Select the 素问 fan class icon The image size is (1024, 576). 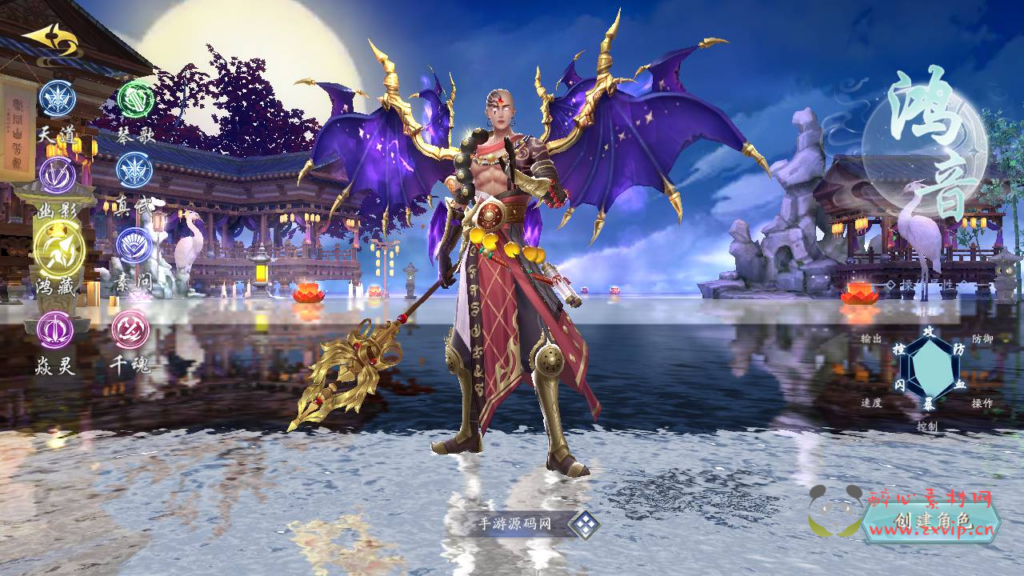coord(134,245)
